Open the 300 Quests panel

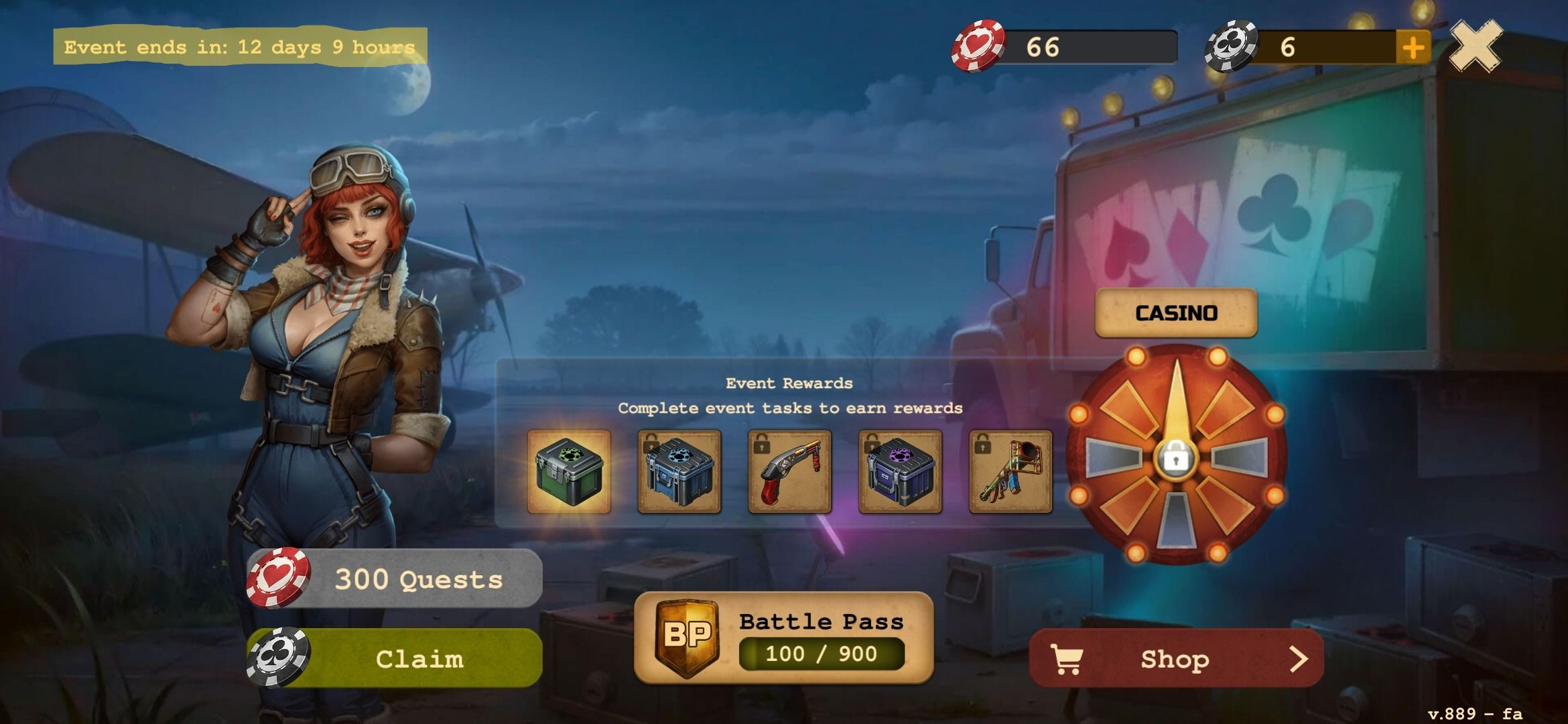419,578
